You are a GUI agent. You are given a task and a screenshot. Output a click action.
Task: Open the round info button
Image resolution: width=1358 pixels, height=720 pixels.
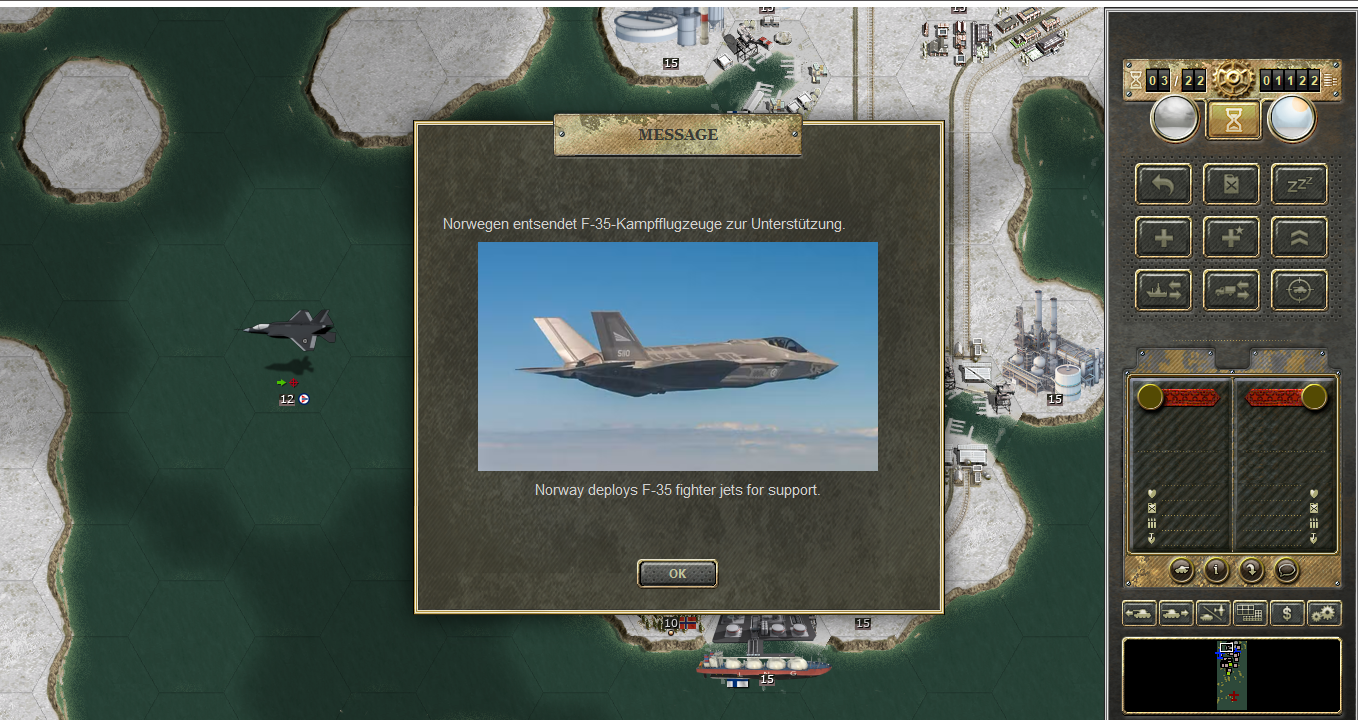pos(1216,570)
